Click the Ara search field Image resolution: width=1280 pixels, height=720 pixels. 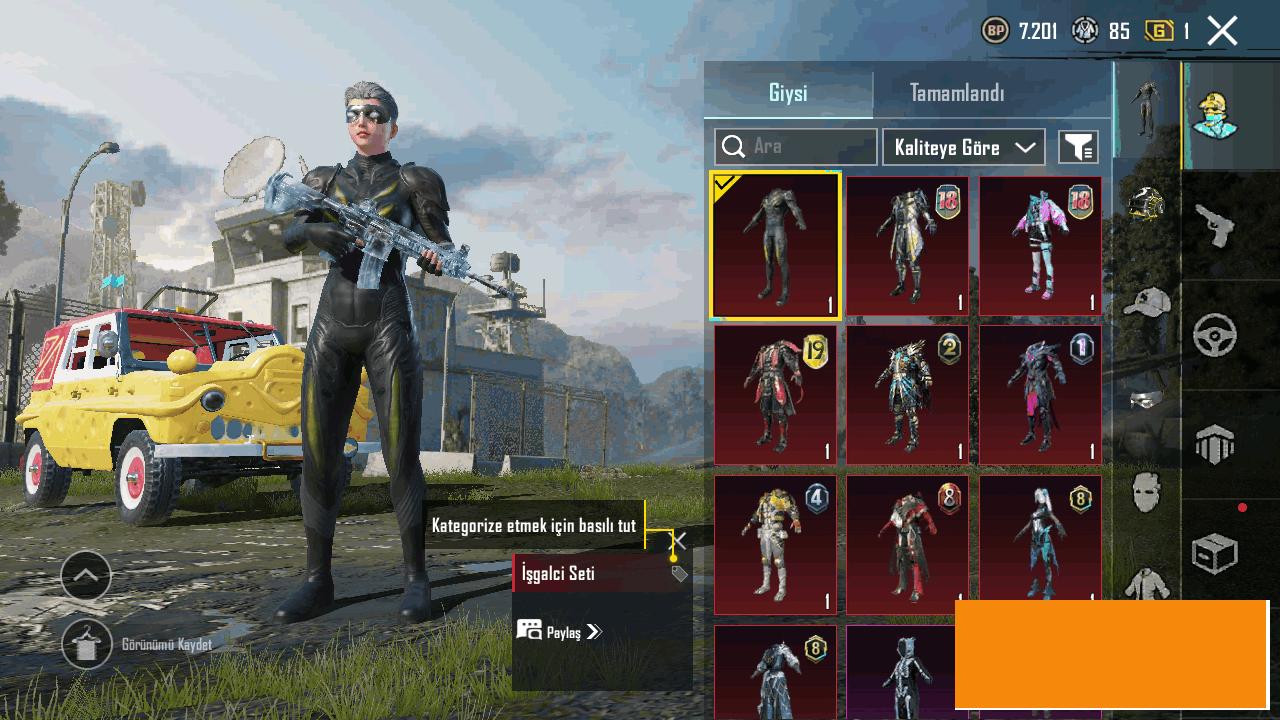(796, 147)
